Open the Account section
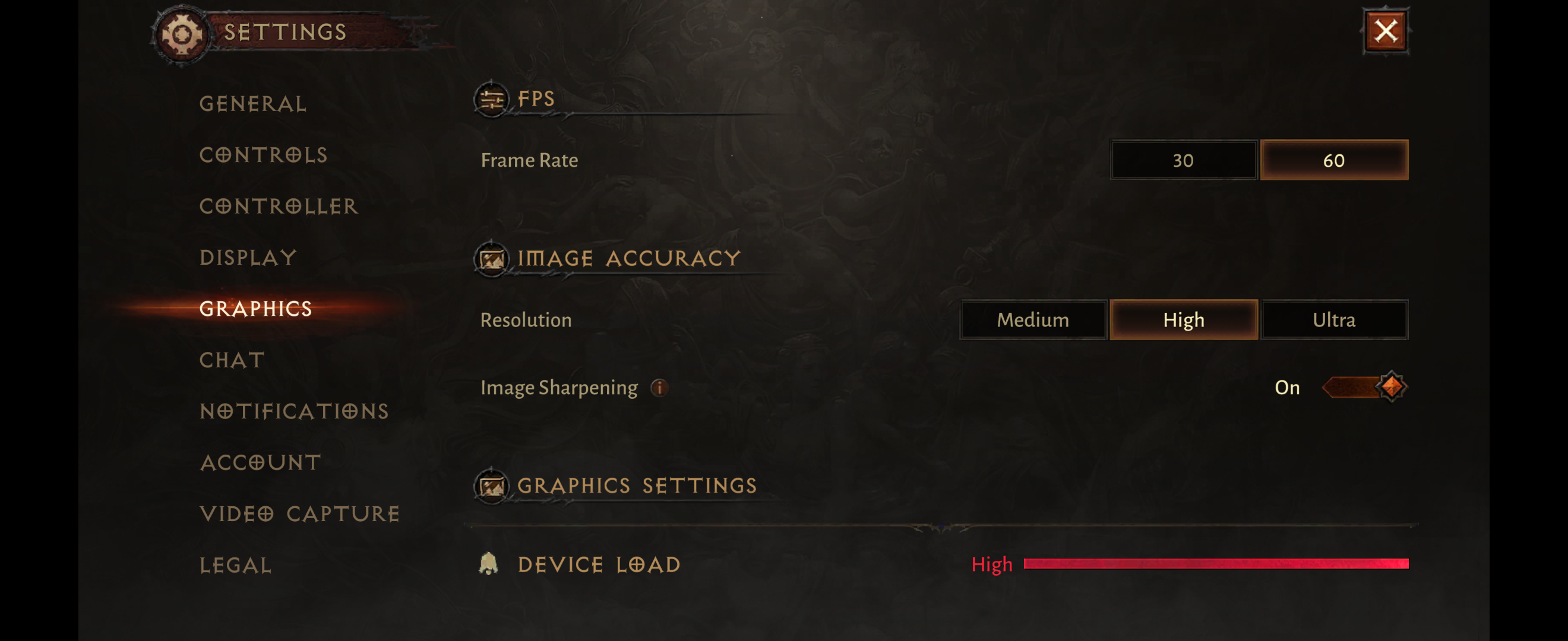This screenshot has height=641, width=1568. pyautogui.click(x=261, y=463)
